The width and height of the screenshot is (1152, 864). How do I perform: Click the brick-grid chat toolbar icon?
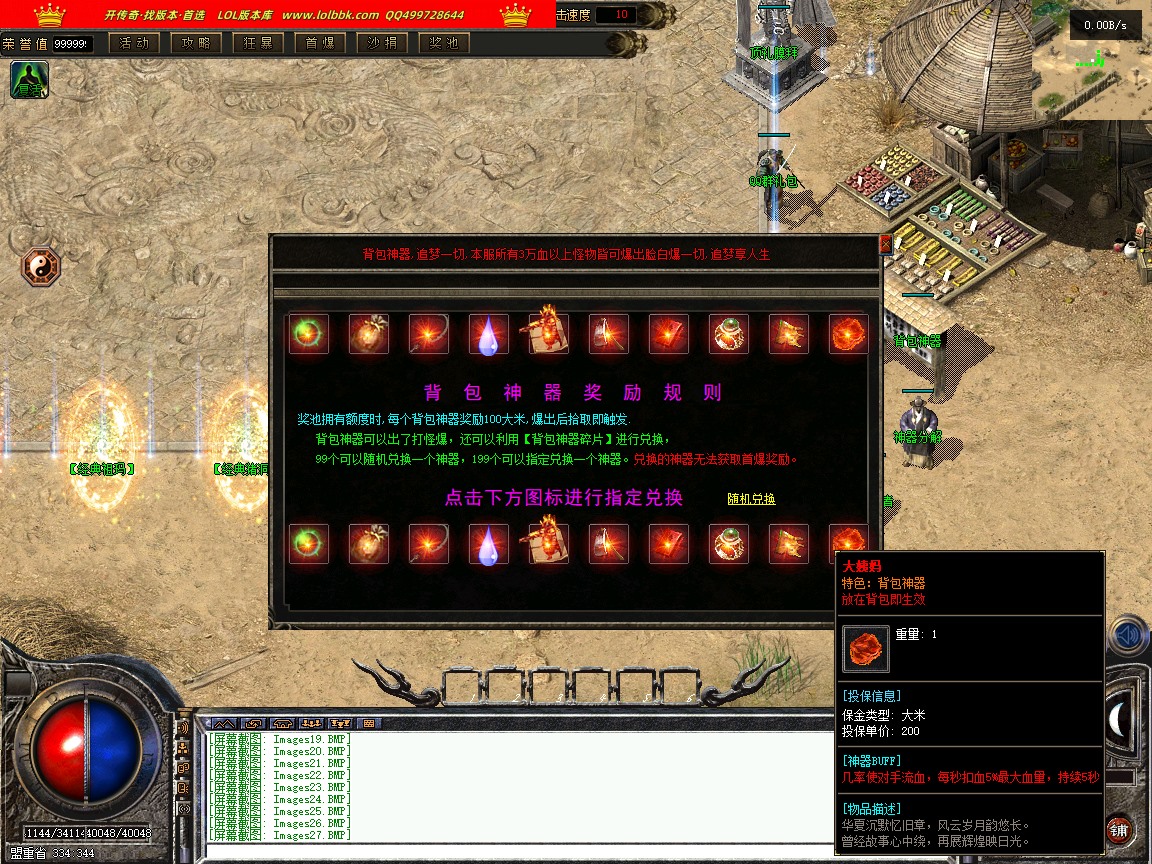point(368,723)
